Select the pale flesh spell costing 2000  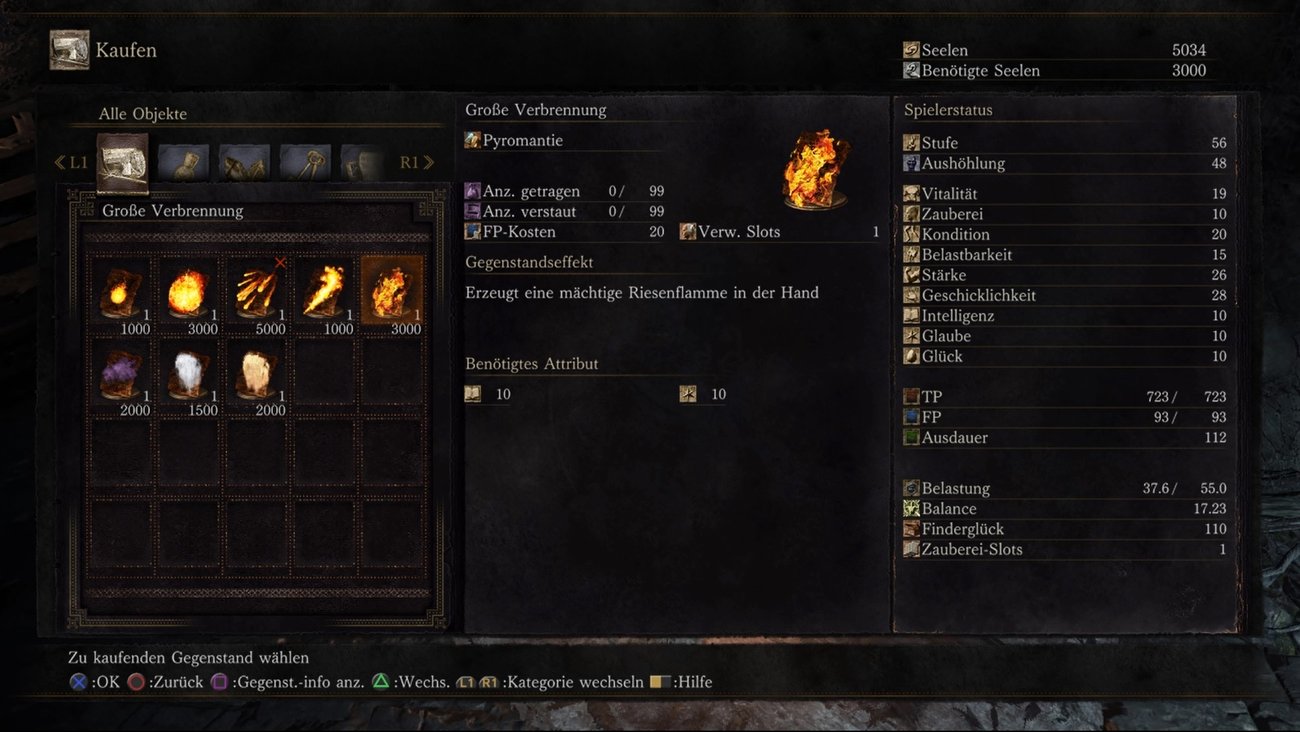click(x=256, y=376)
